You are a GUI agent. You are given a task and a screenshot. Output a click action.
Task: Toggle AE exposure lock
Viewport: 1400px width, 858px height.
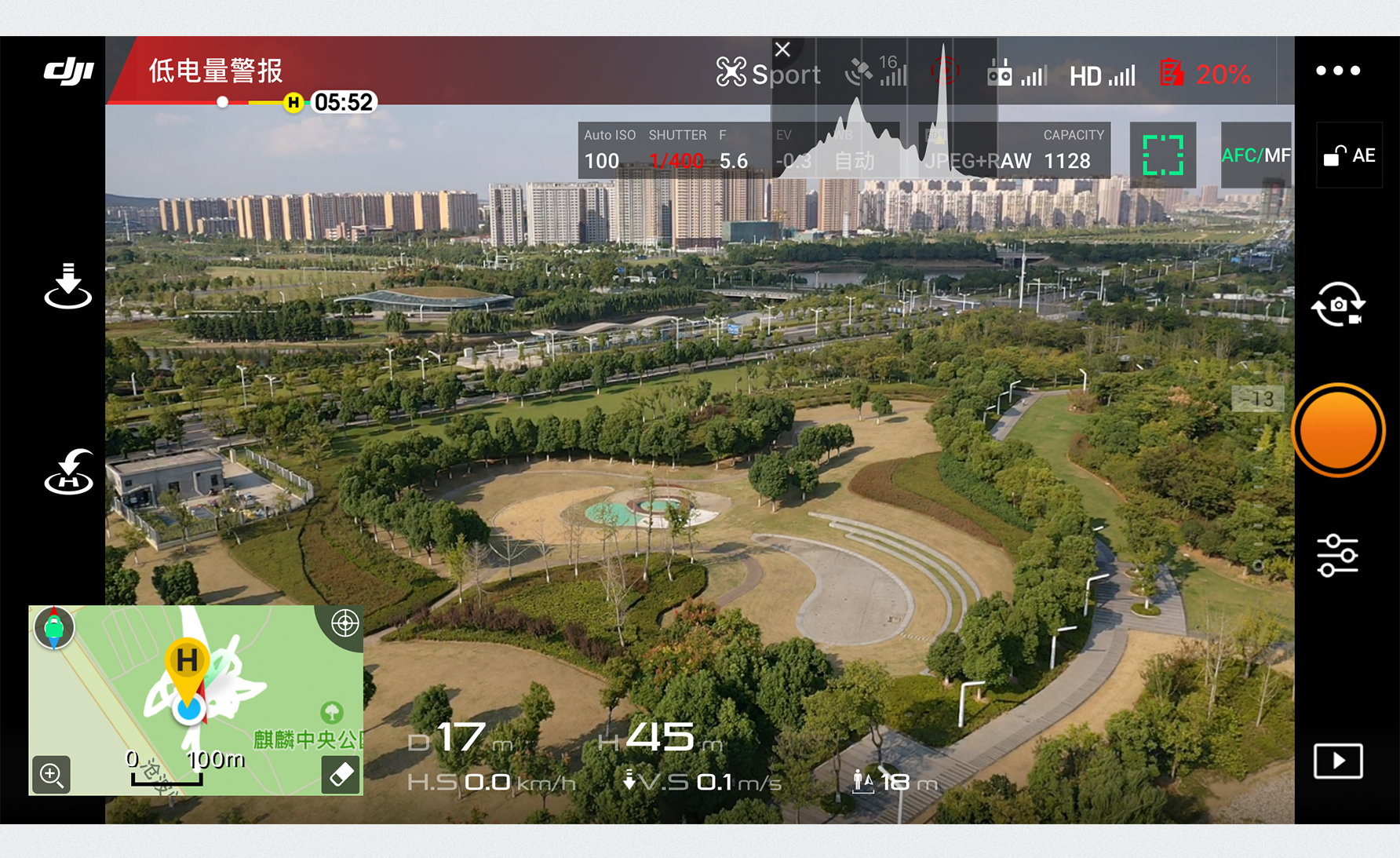click(x=1349, y=155)
